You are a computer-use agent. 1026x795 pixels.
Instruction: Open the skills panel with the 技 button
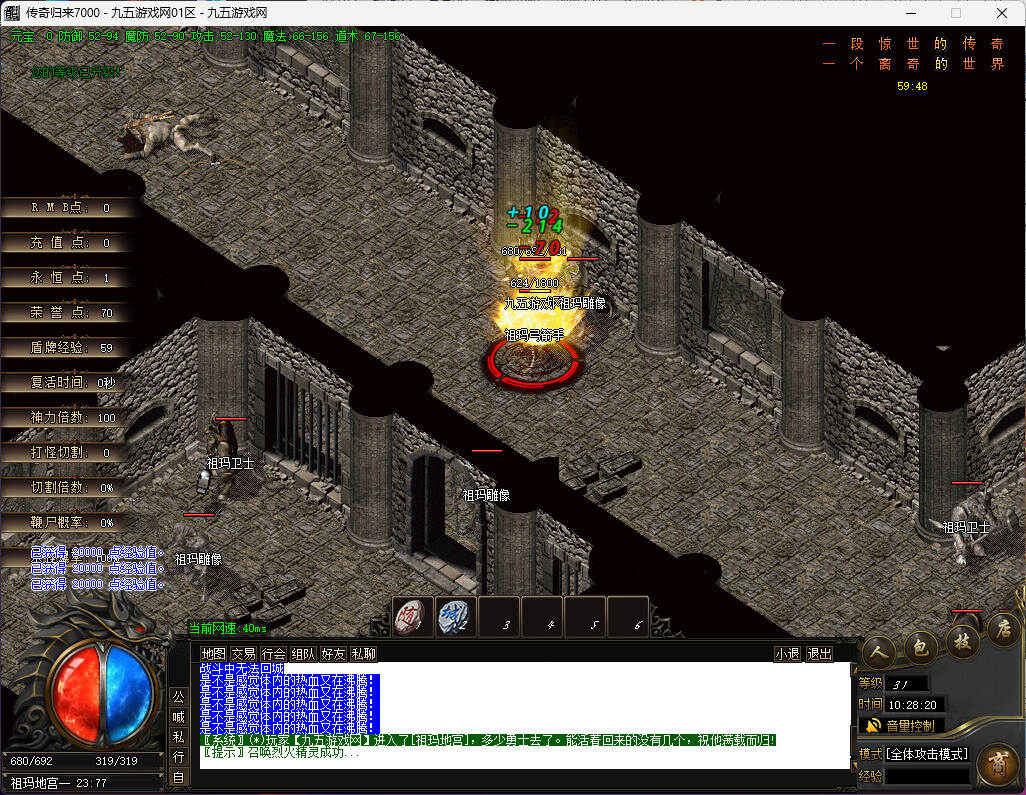tap(962, 640)
